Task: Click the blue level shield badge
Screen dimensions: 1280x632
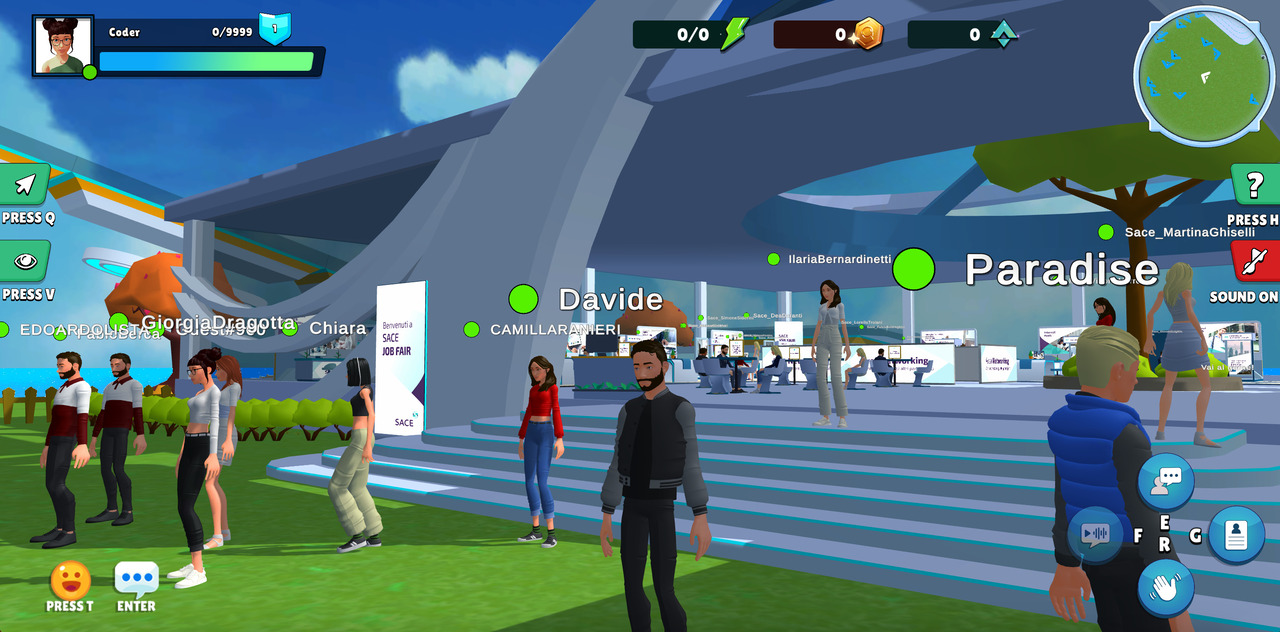Action: (x=275, y=28)
